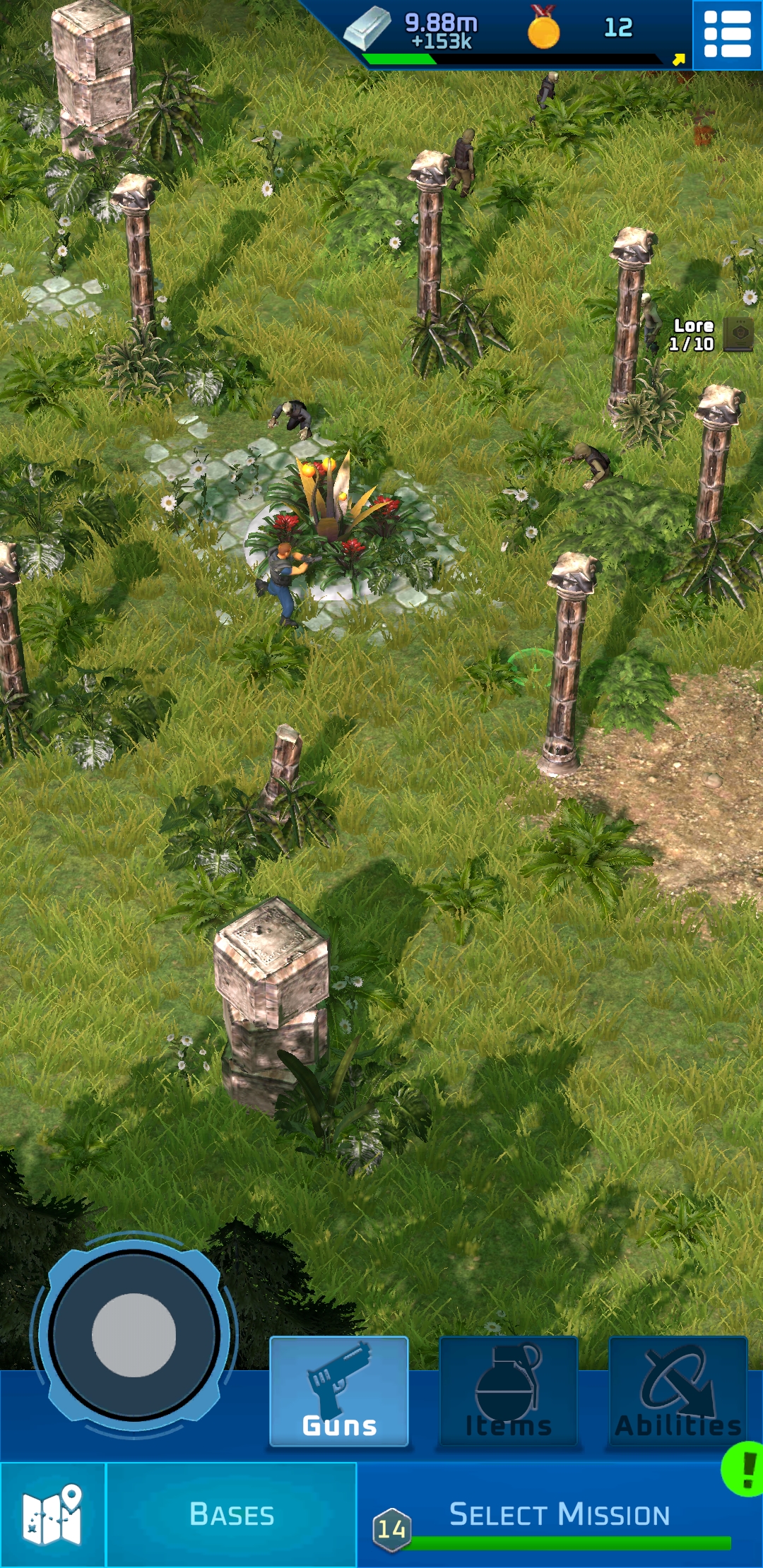
Task: Open the world map icon
Action: (52, 1514)
